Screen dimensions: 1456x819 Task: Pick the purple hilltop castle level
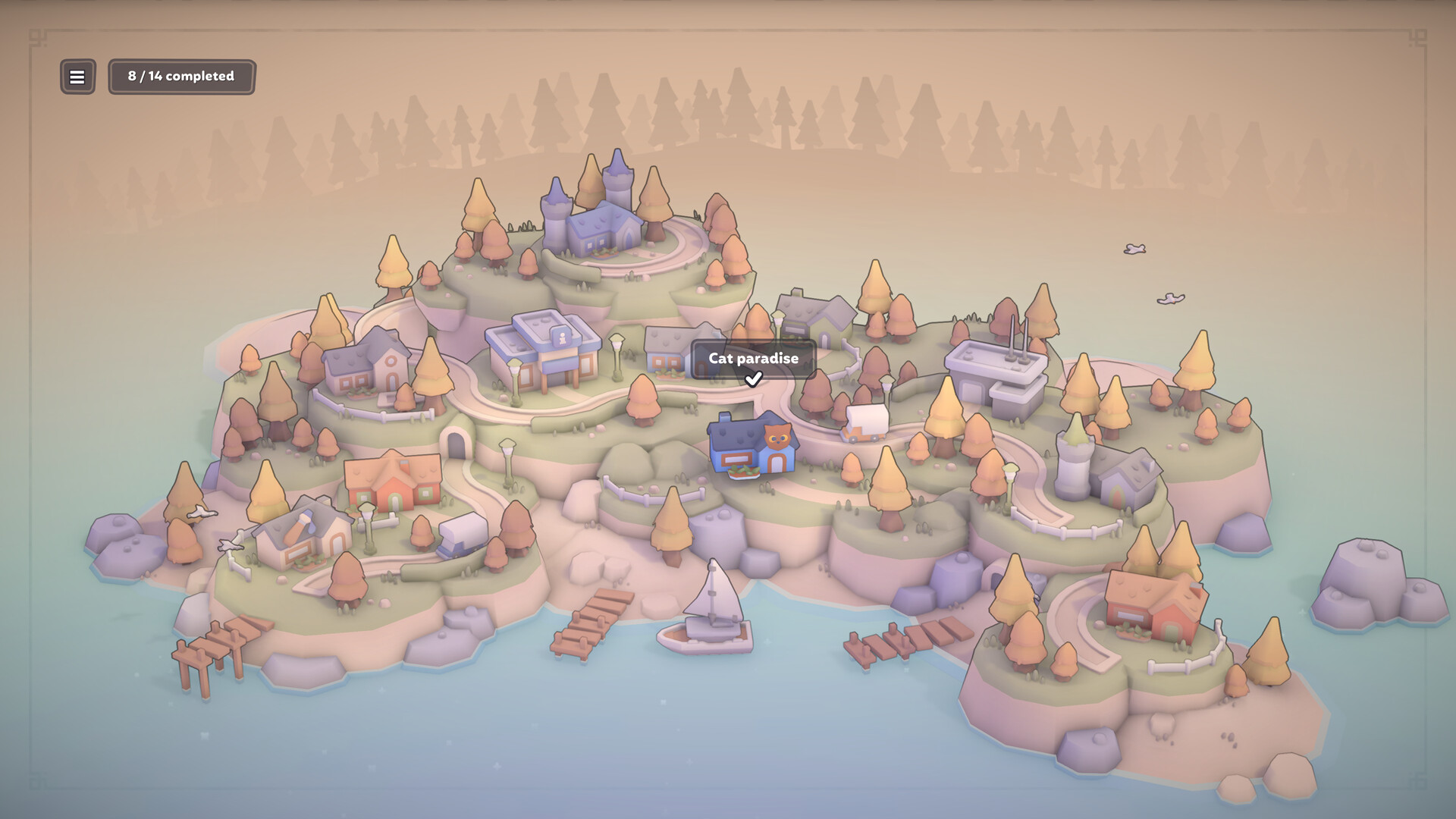(596, 218)
